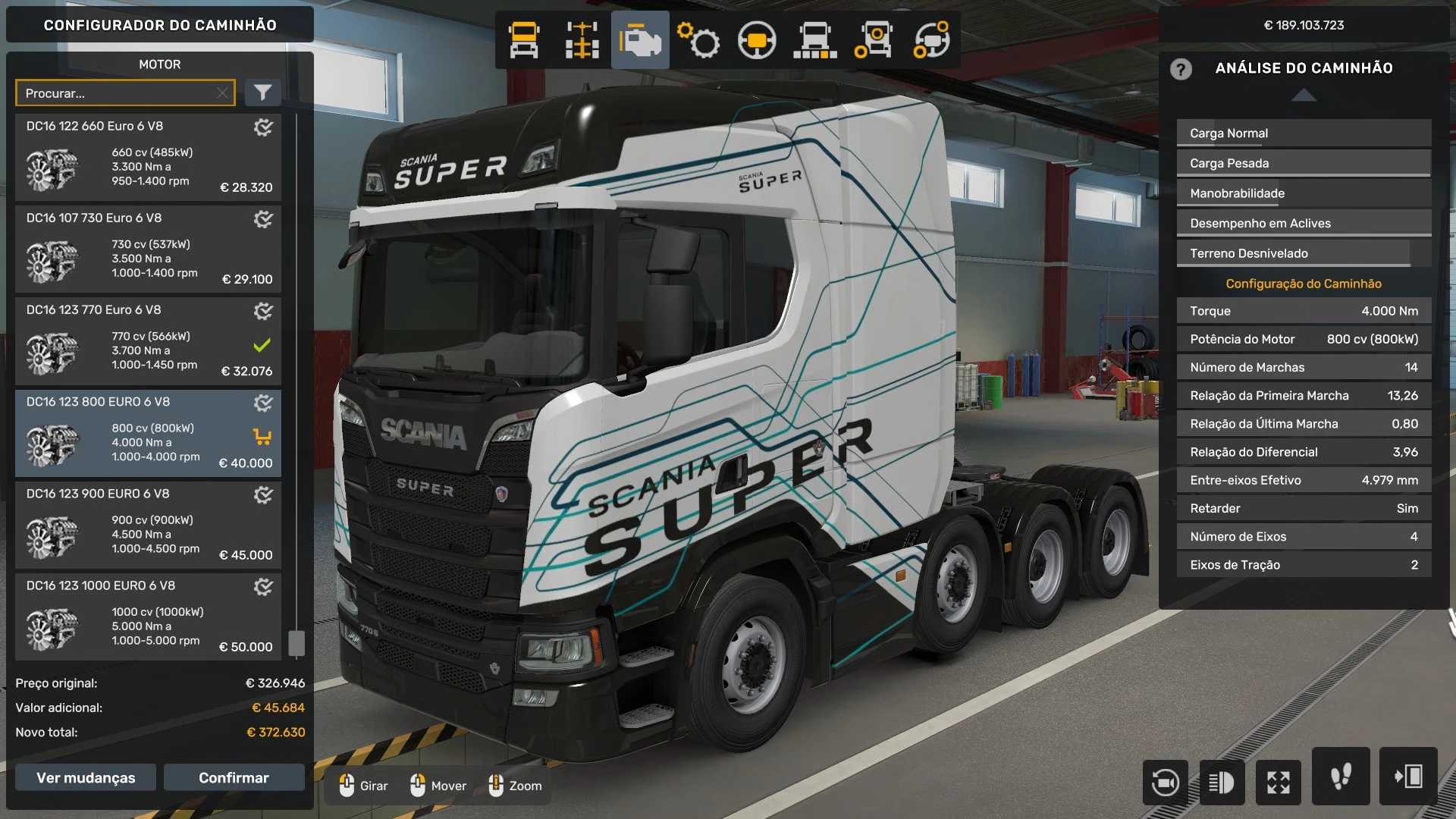Open the engine list filter
Image resolution: width=1456 pixels, height=819 pixels.
click(262, 93)
